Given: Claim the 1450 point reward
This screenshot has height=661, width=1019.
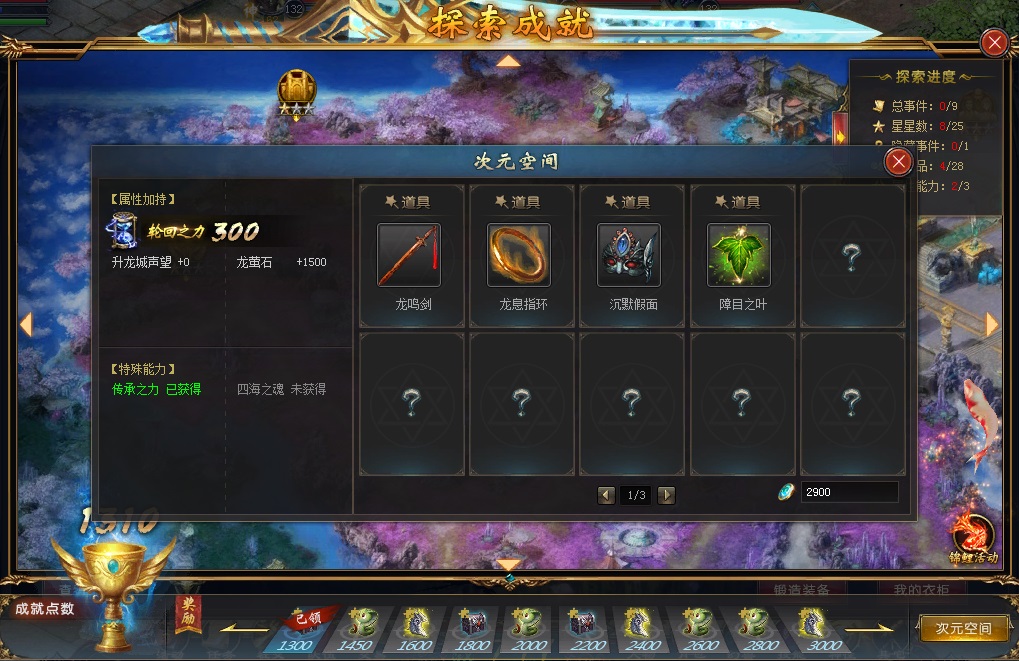Looking at the screenshot, I should 360,625.
